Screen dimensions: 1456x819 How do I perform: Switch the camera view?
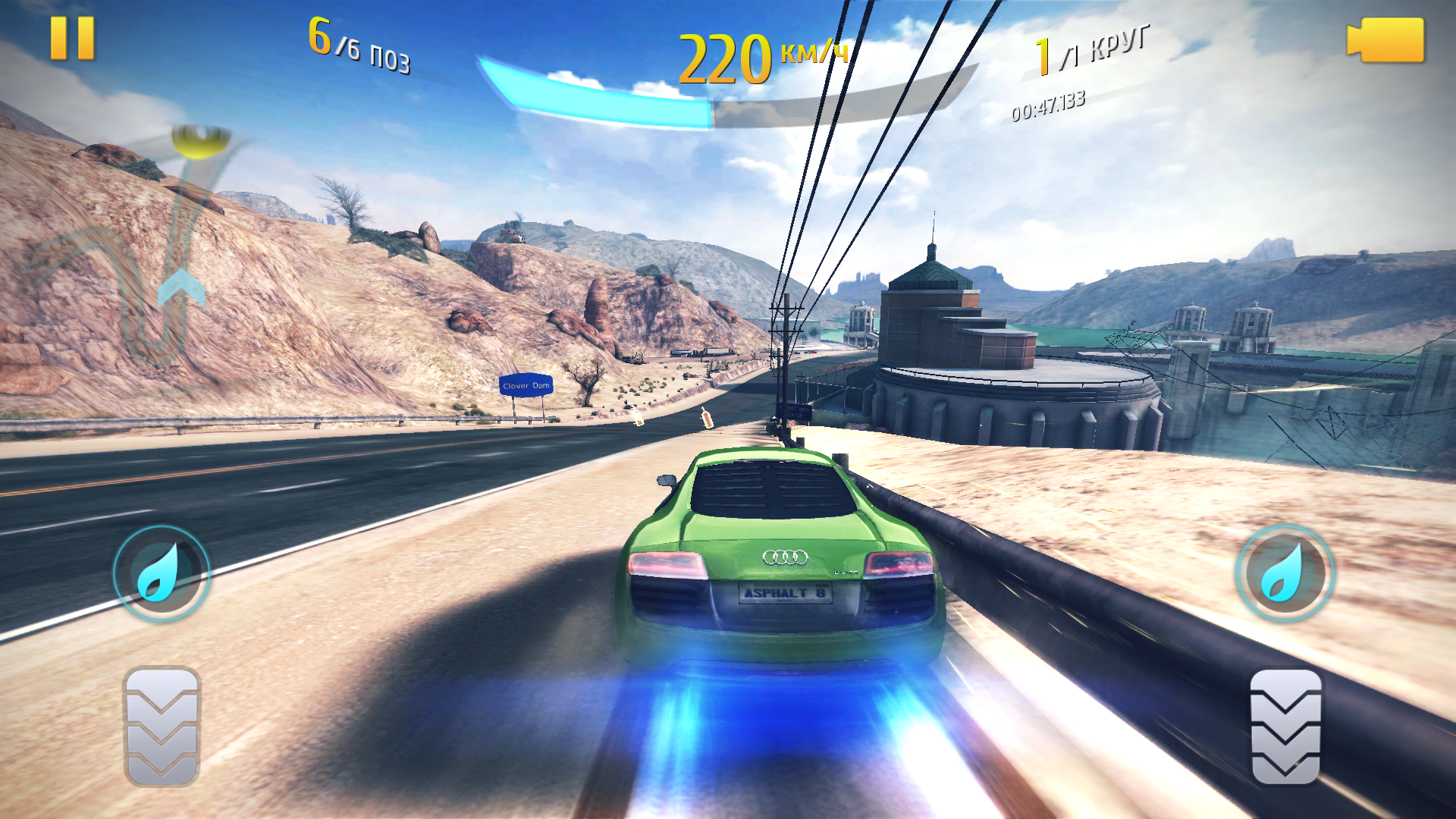(x=1385, y=40)
